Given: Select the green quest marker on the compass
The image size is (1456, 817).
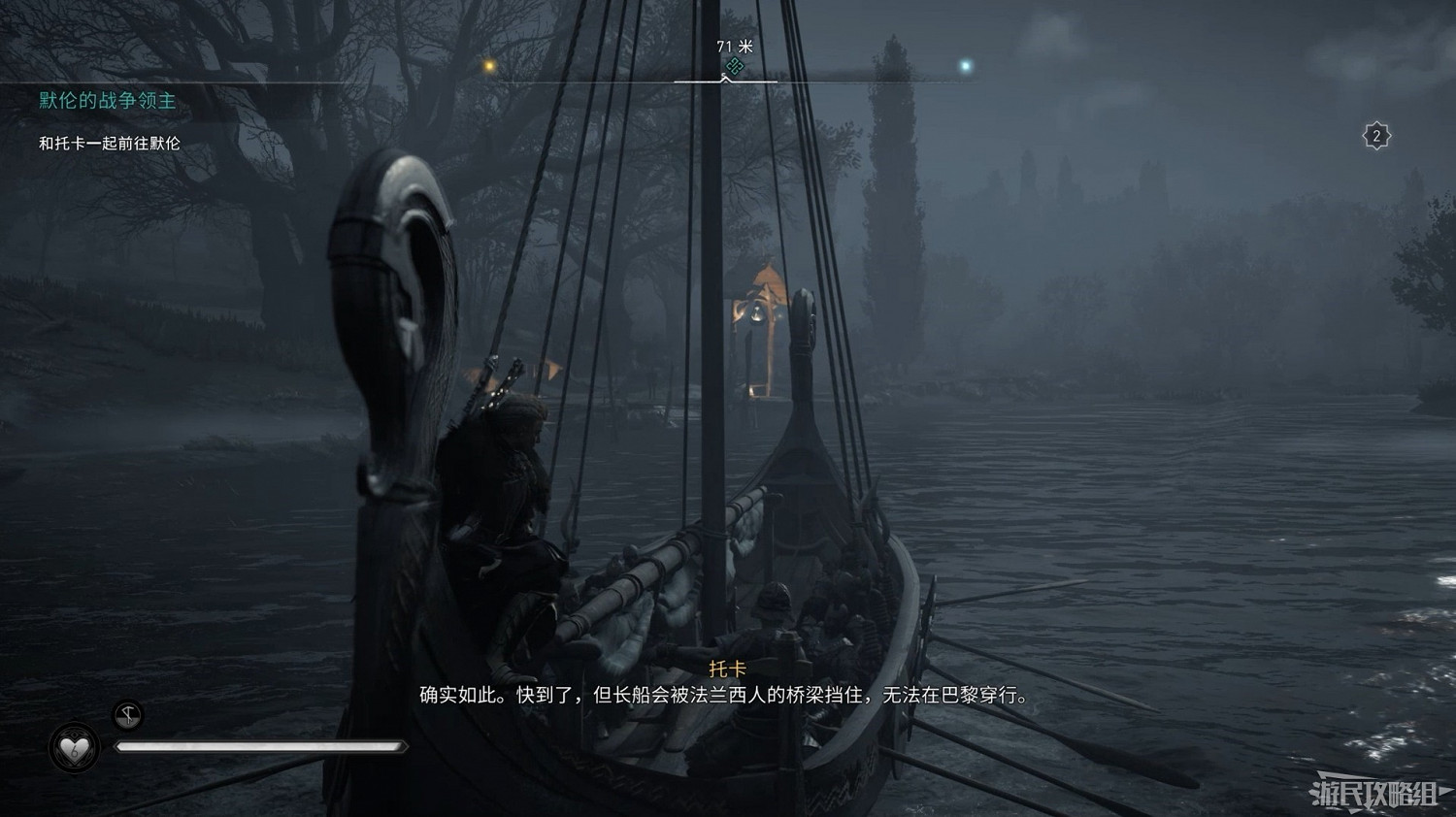Looking at the screenshot, I should (734, 66).
